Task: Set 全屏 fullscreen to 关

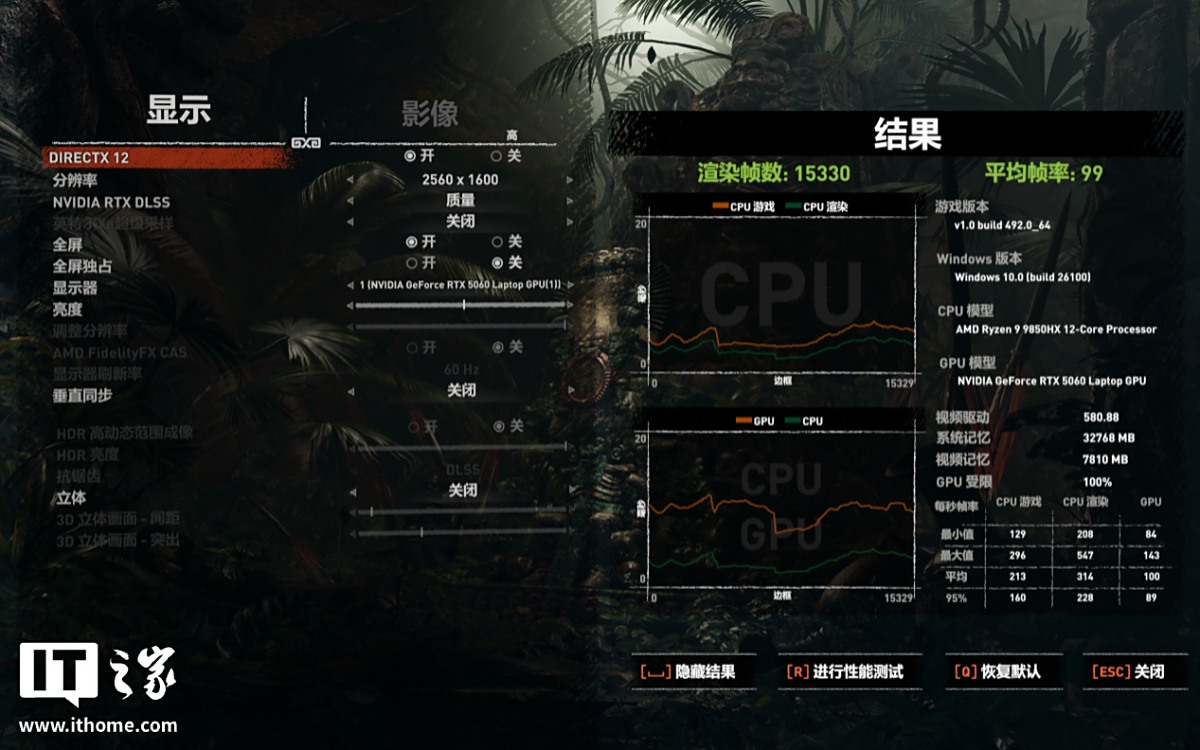Action: (x=497, y=242)
